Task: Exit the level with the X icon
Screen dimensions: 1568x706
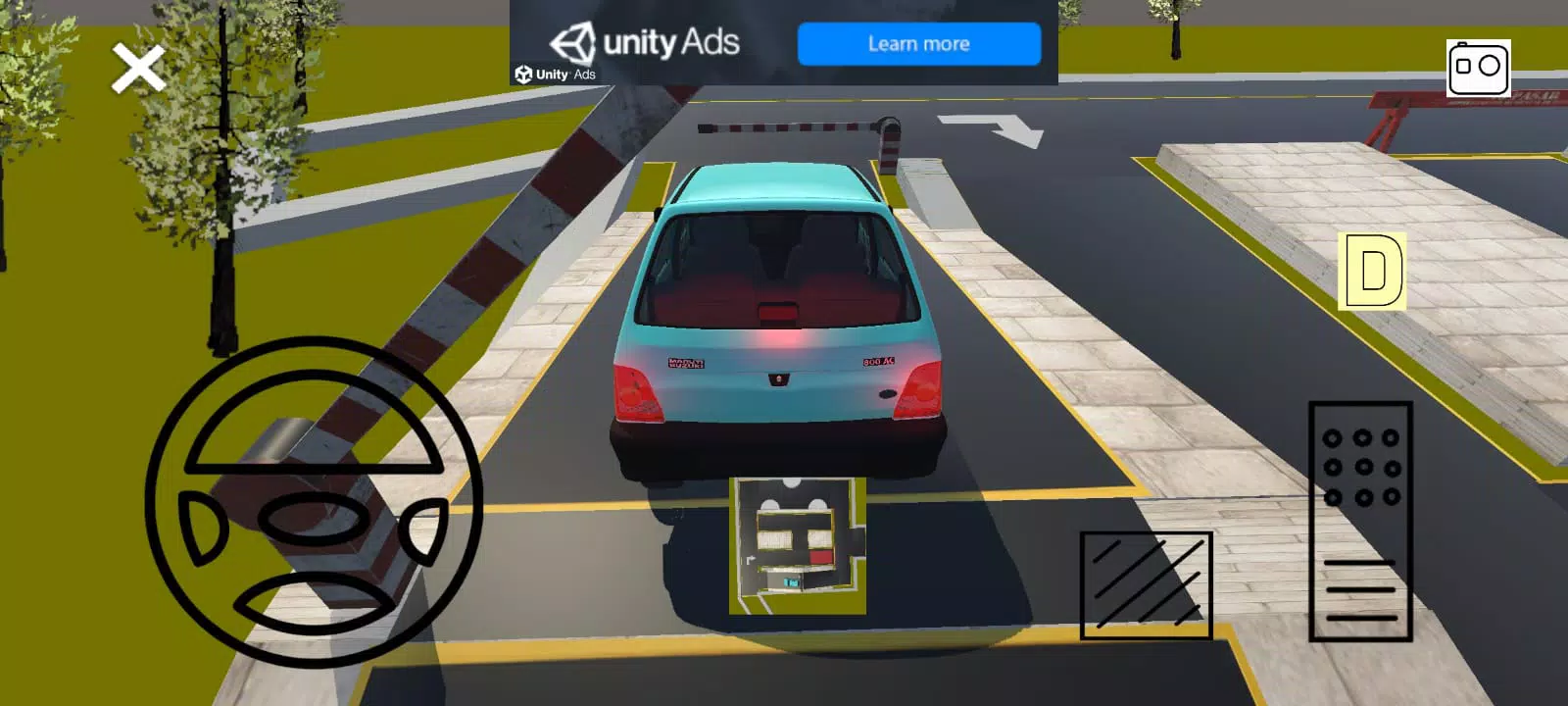Action: point(137,67)
